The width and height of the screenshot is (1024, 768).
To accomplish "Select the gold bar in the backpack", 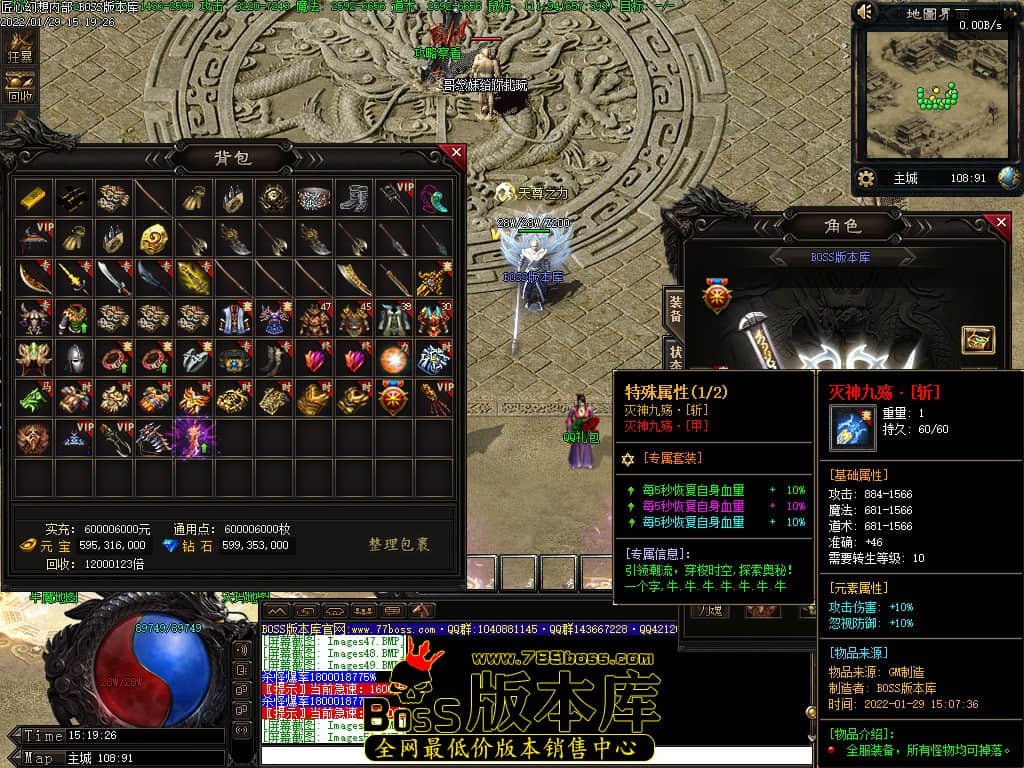I will [33, 199].
